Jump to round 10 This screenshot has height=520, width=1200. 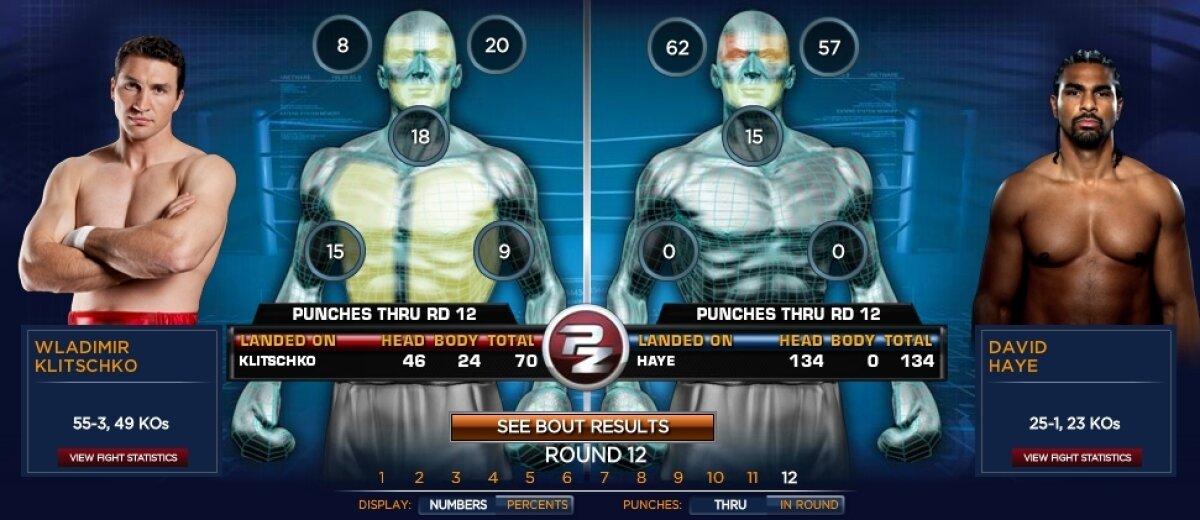tap(715, 478)
